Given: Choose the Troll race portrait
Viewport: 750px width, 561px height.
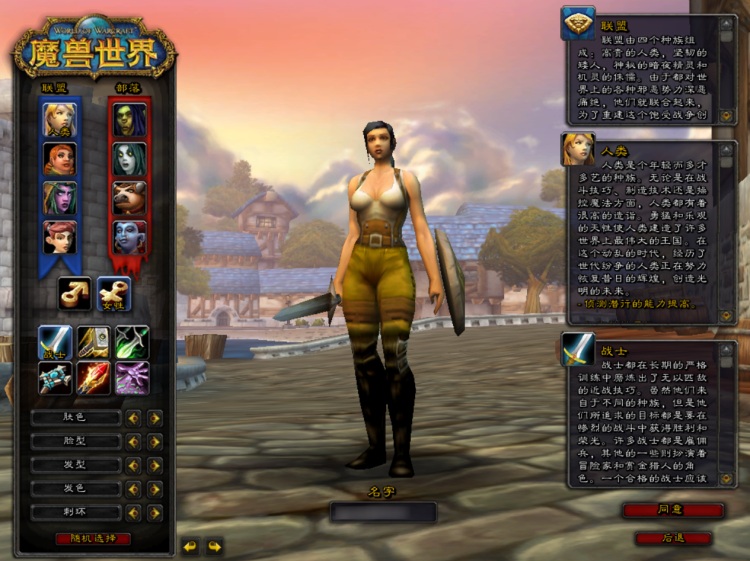Looking at the screenshot, I should coord(130,236).
